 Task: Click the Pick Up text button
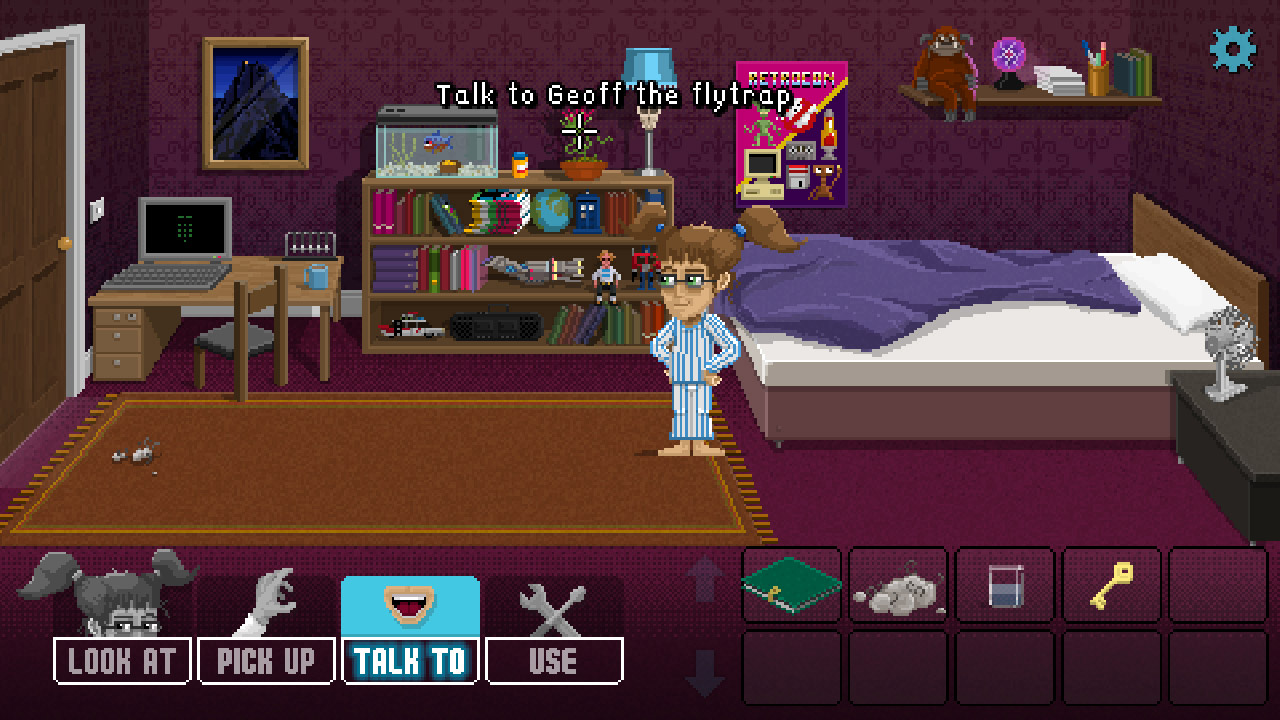pyautogui.click(x=266, y=660)
